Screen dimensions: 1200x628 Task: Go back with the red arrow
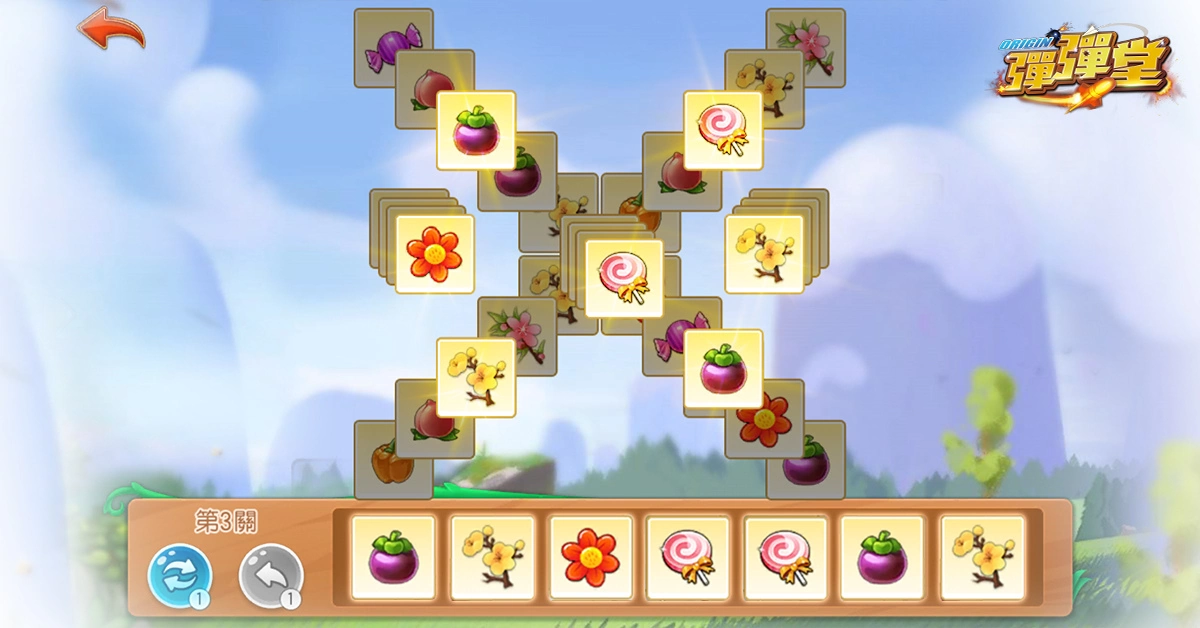tap(111, 28)
